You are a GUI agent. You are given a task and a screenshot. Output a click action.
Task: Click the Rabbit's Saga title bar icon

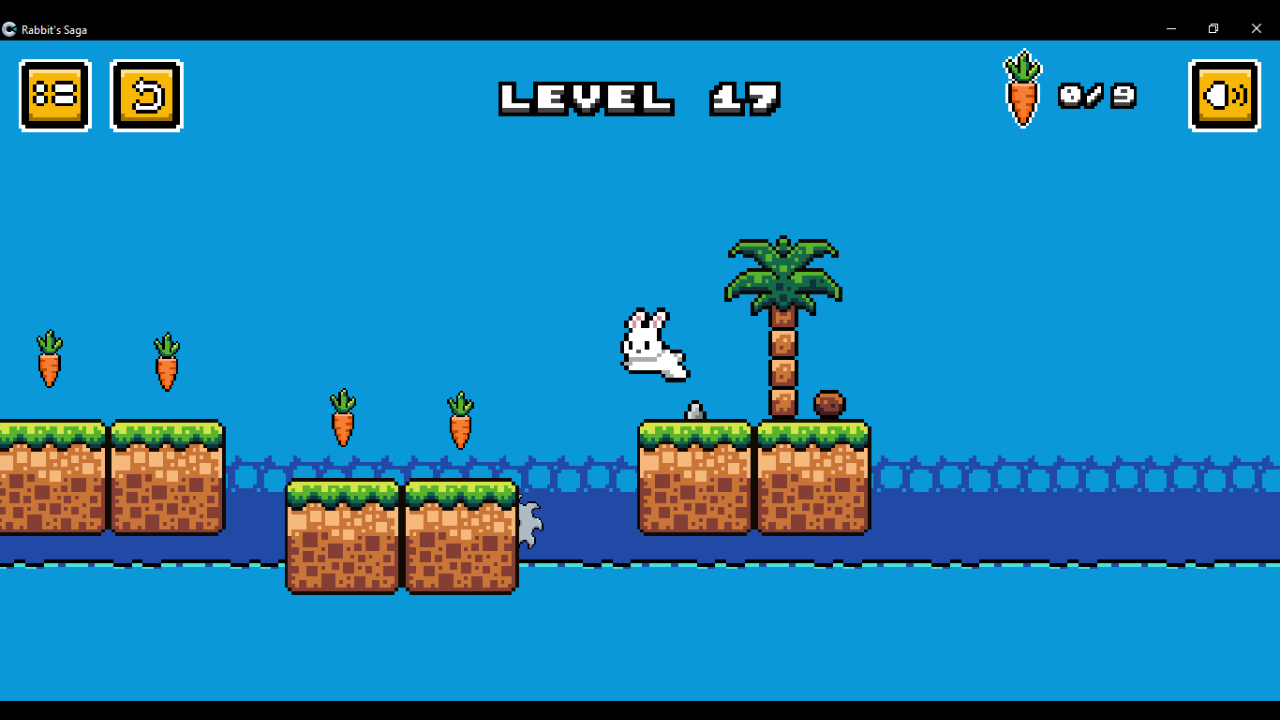click(x=10, y=29)
